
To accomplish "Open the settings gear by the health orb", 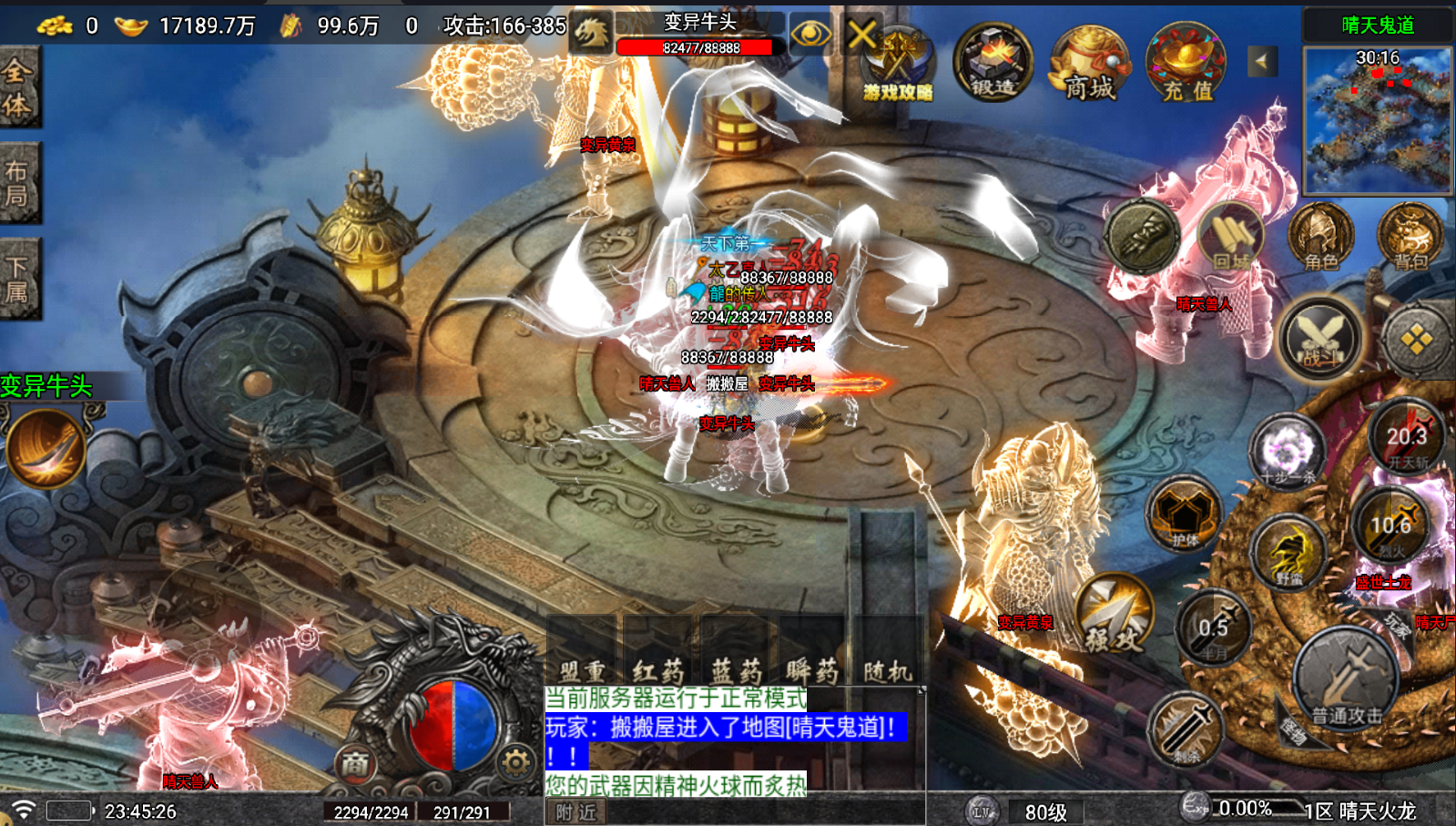I will [515, 761].
